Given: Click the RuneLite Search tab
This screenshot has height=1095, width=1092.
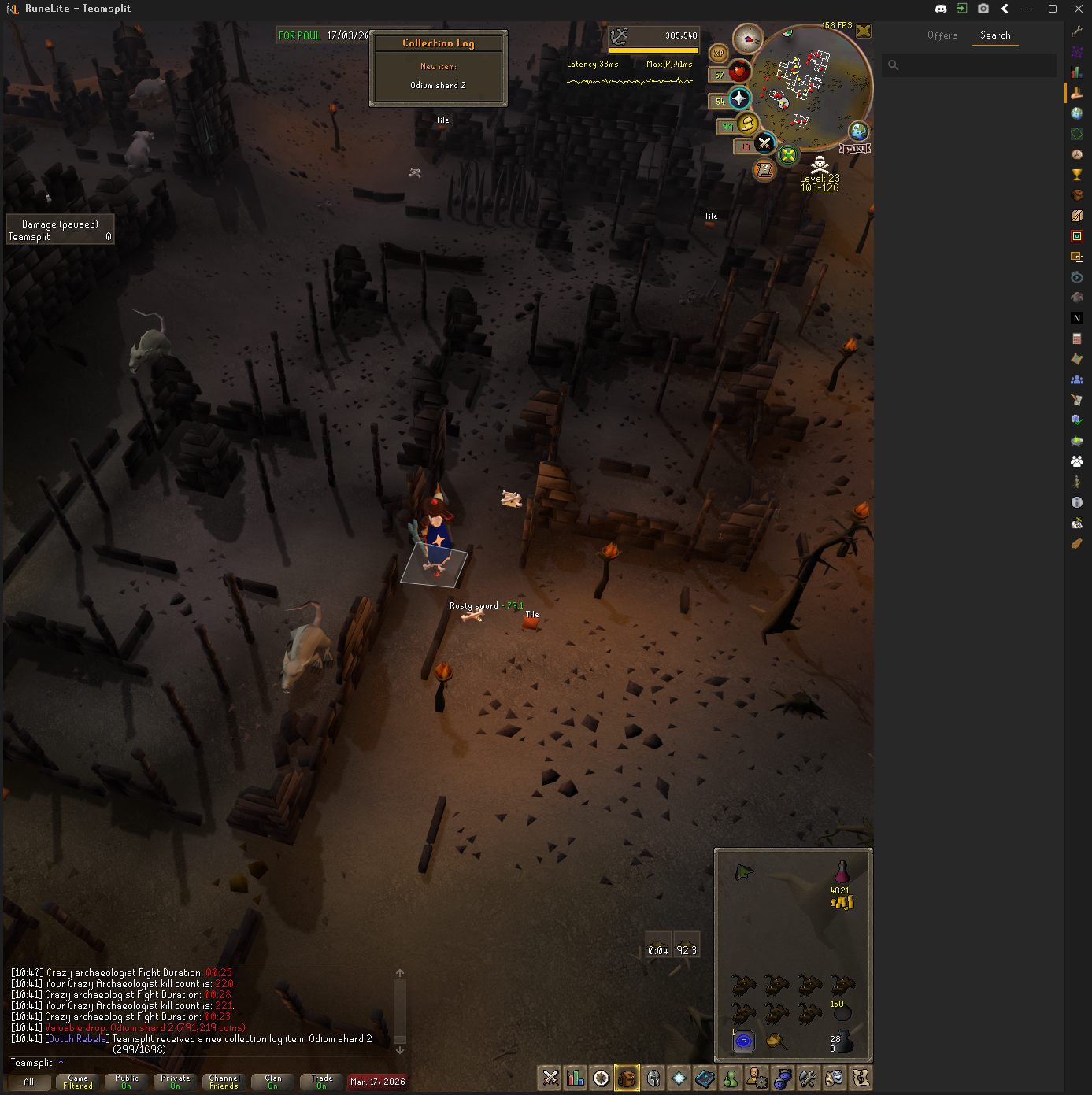Looking at the screenshot, I should coord(995,35).
